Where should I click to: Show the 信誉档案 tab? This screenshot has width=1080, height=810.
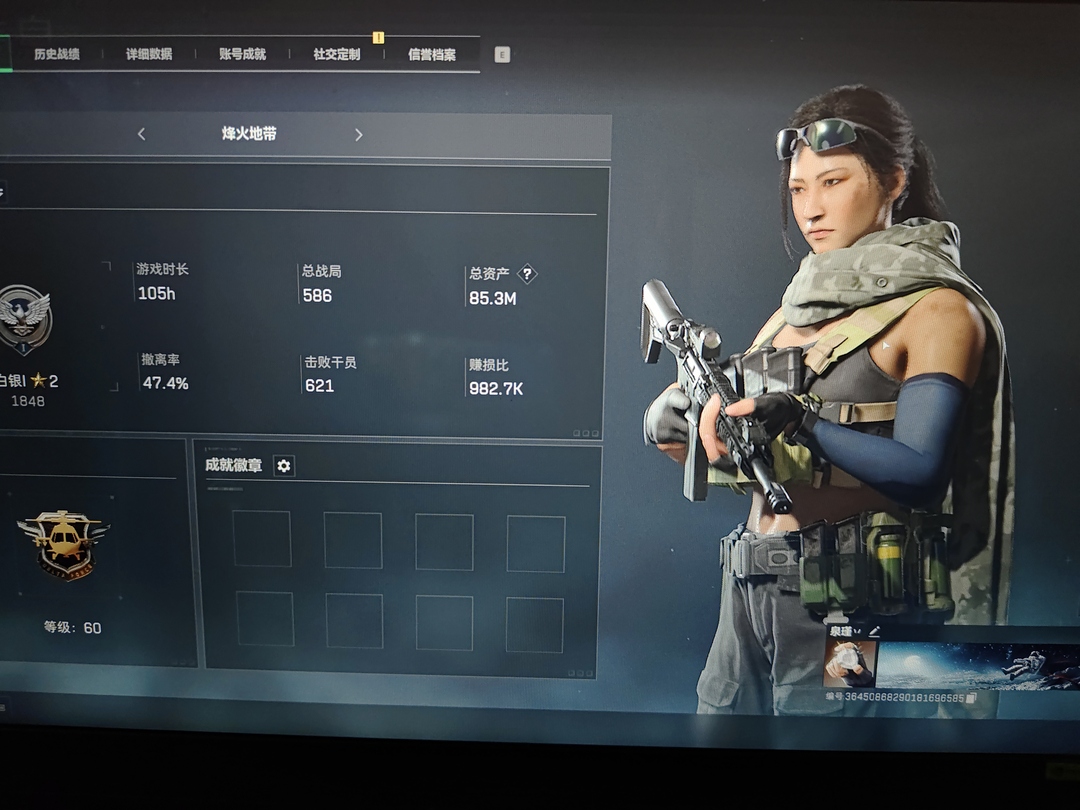(x=432, y=54)
